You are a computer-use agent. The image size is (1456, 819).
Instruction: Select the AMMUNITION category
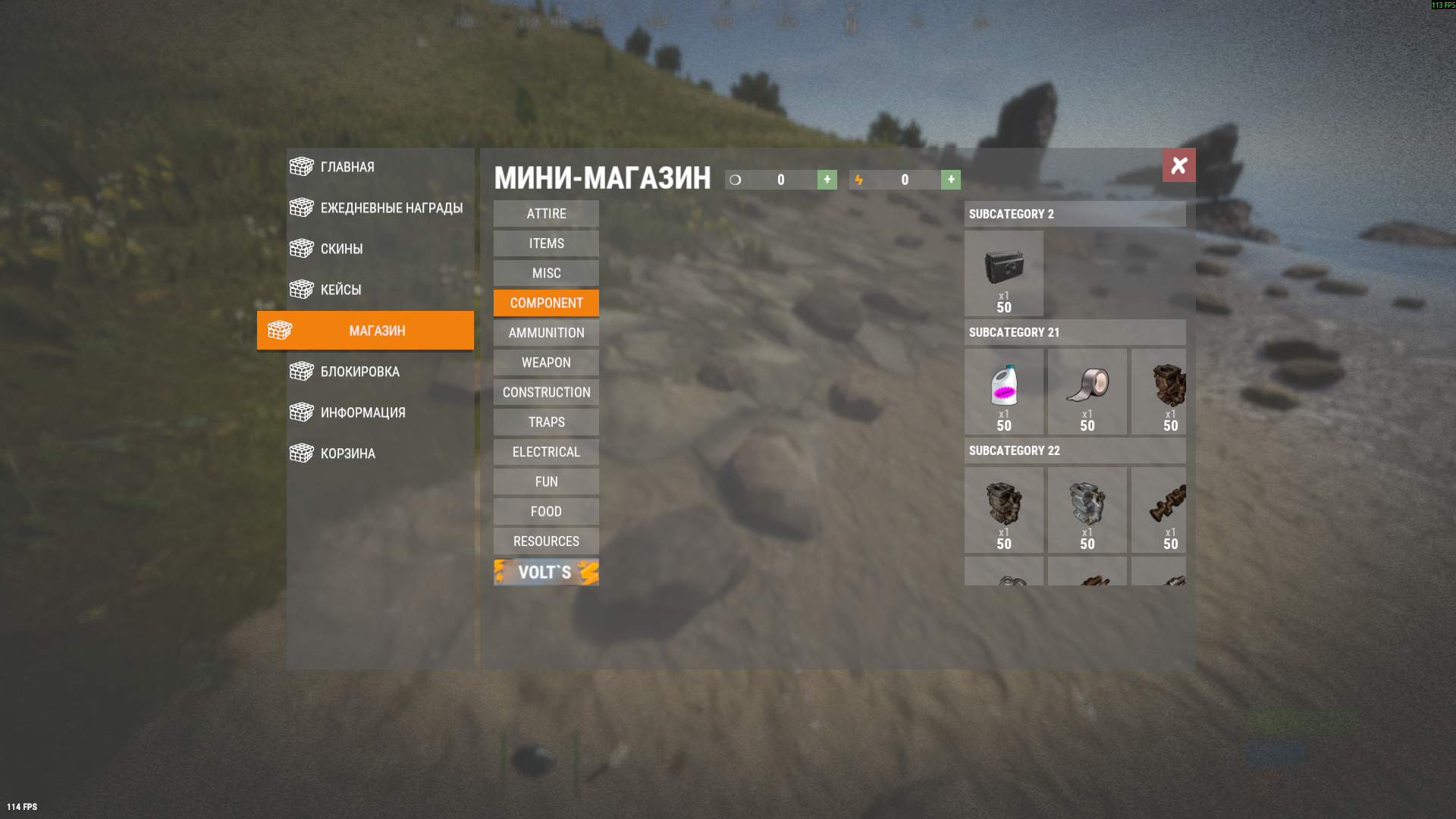(546, 333)
